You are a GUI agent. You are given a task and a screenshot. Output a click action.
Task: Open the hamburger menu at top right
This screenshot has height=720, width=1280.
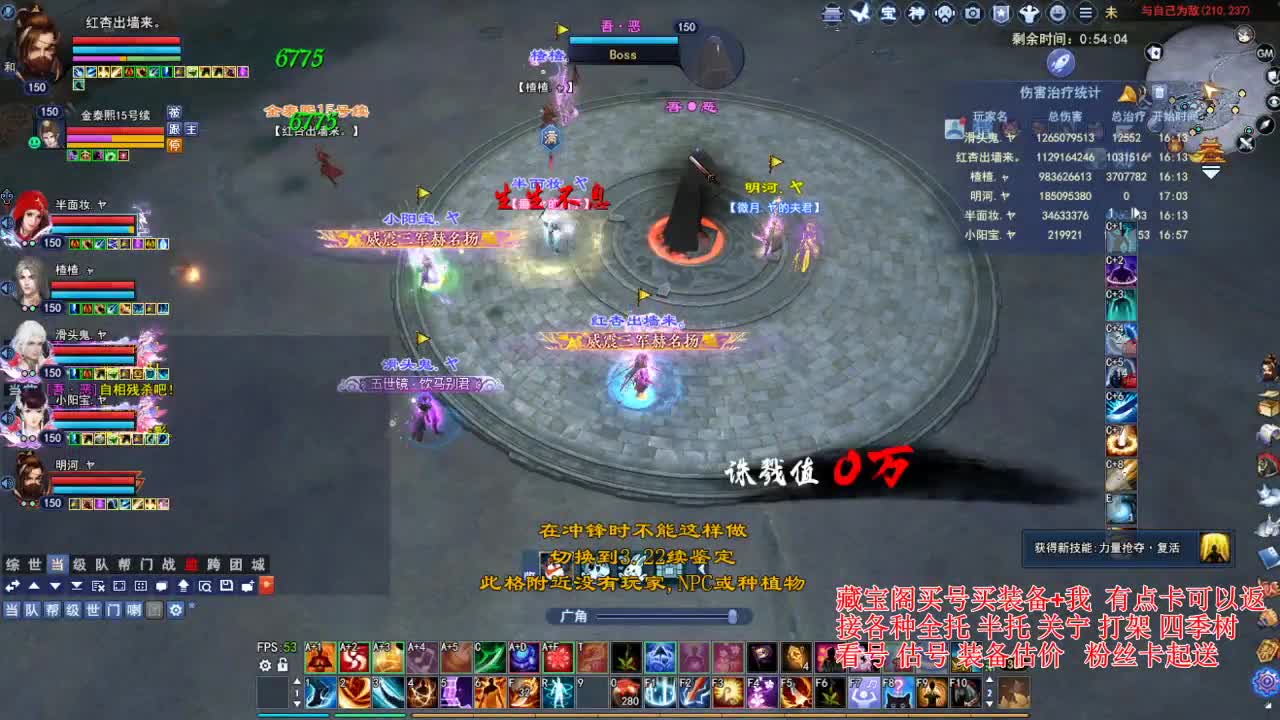[x=1086, y=13]
